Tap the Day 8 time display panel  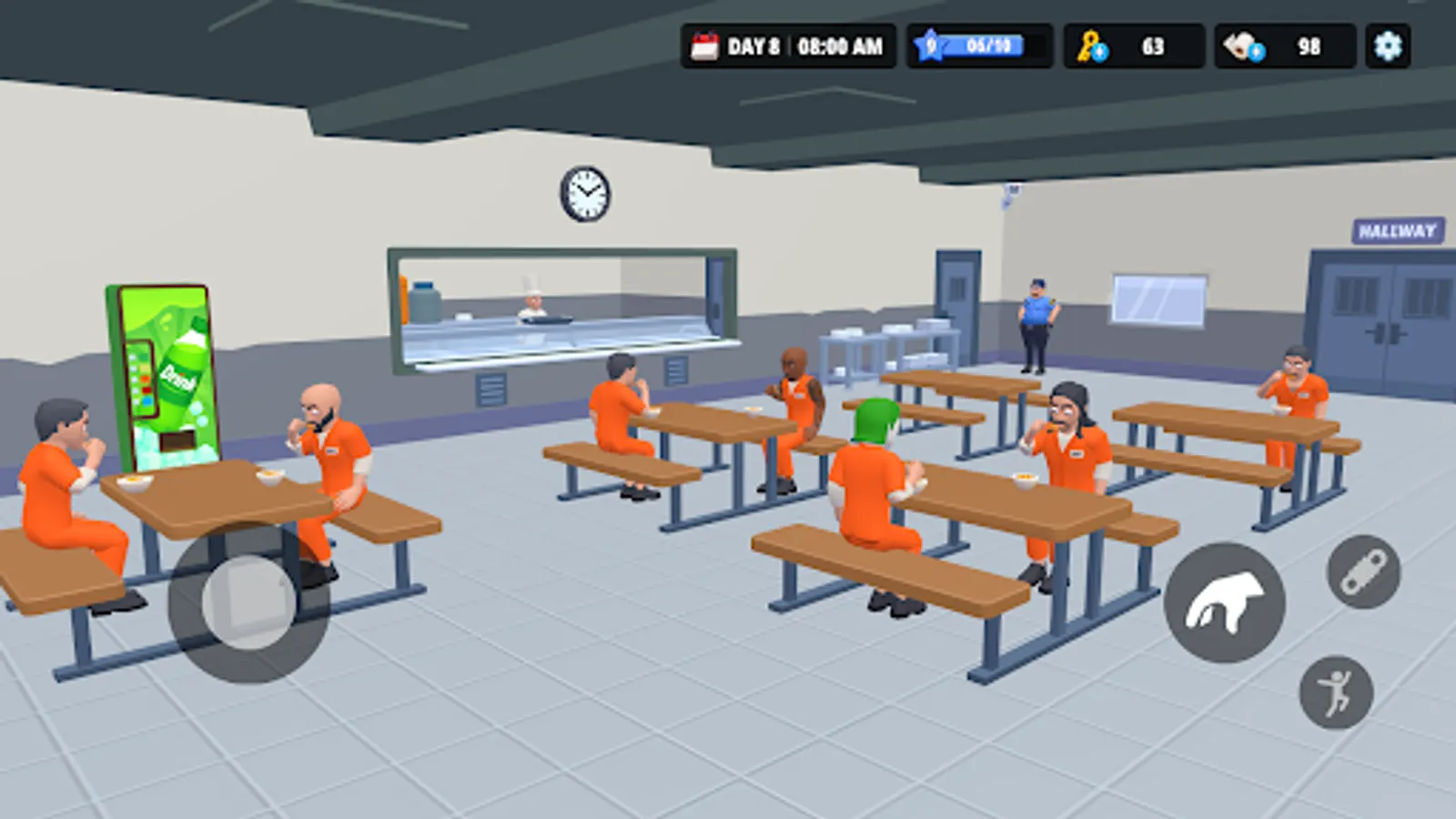[x=787, y=43]
